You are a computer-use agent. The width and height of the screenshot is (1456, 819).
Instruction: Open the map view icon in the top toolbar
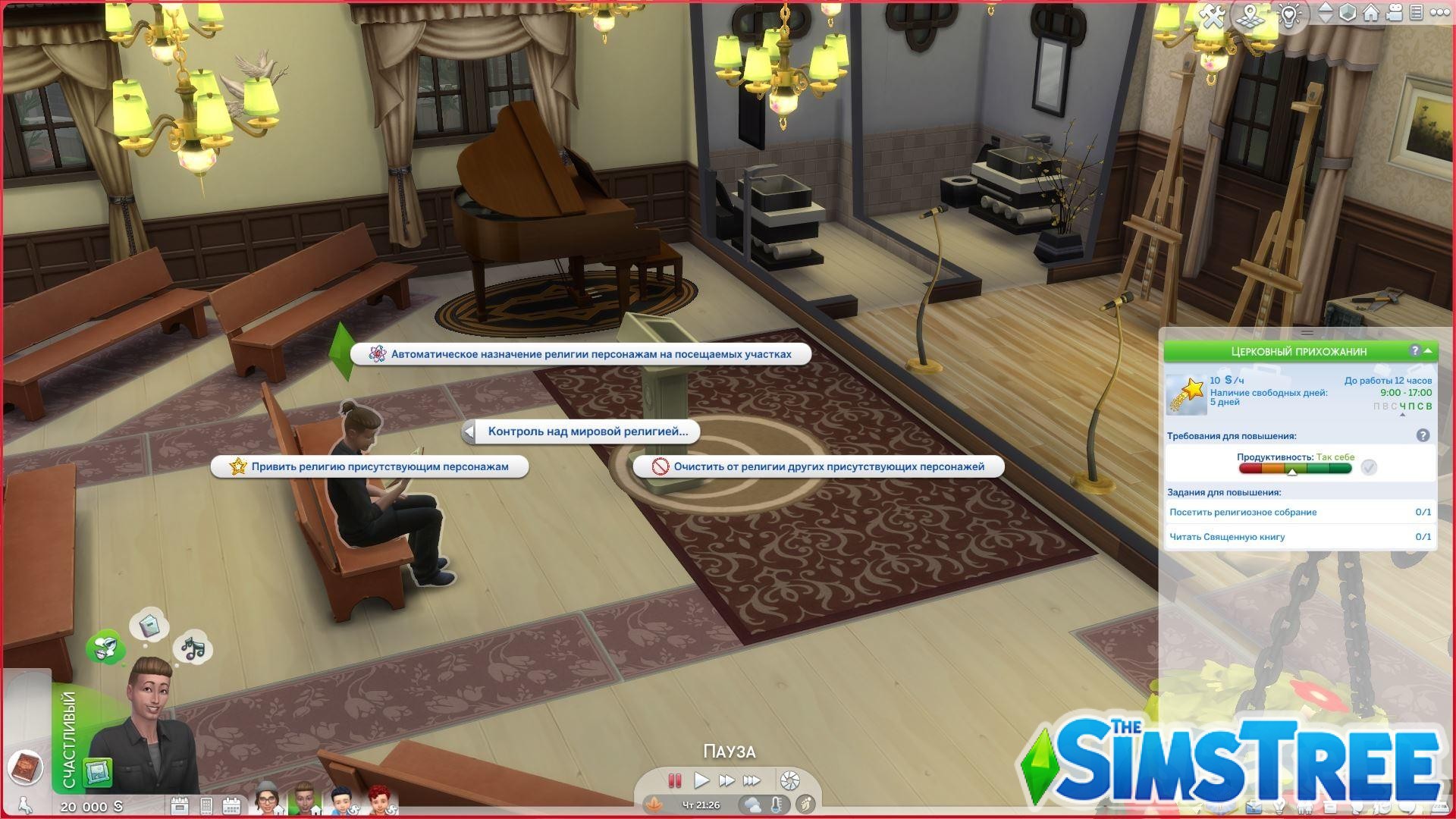1250,13
